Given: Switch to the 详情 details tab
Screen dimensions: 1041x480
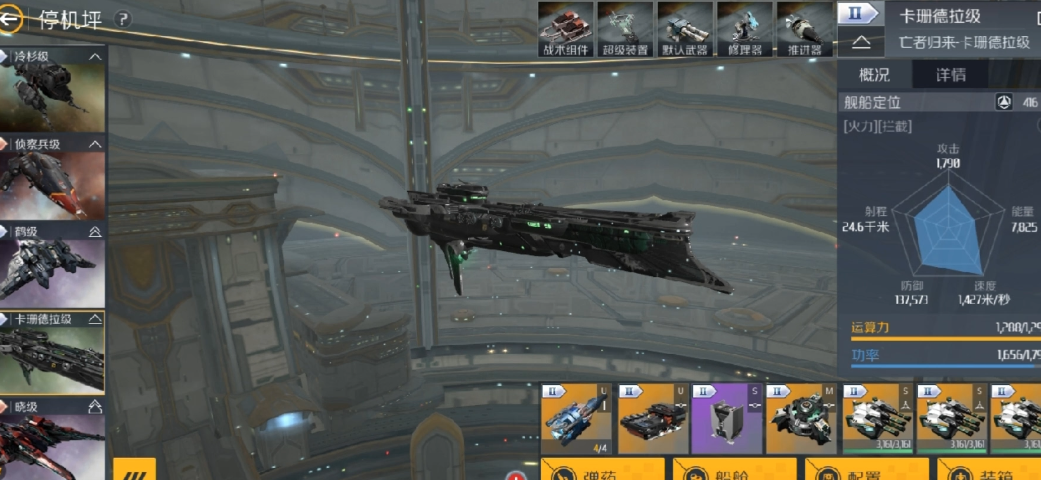Looking at the screenshot, I should [x=950, y=75].
